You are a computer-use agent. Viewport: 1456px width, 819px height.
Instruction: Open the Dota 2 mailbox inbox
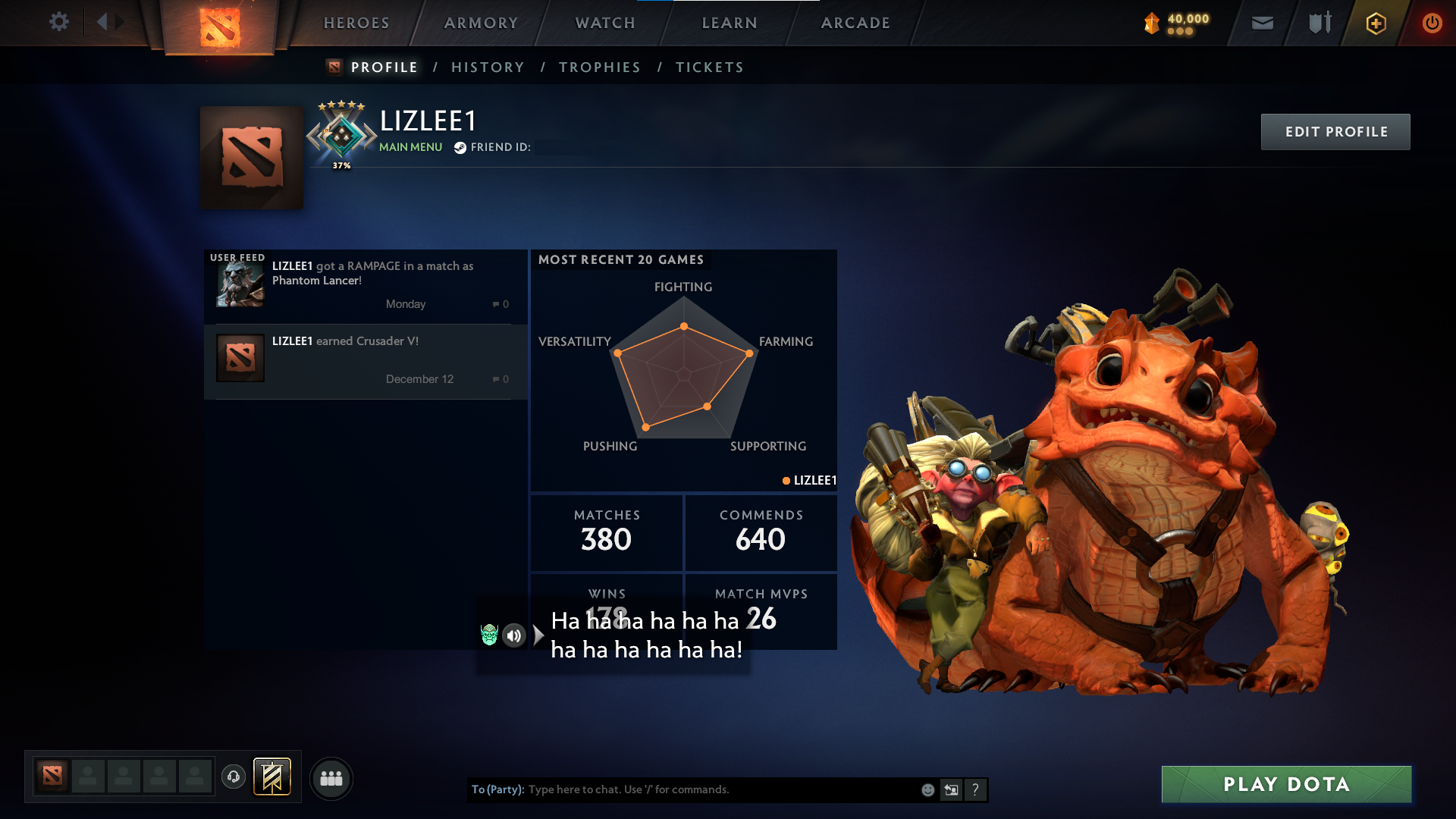tap(1263, 23)
